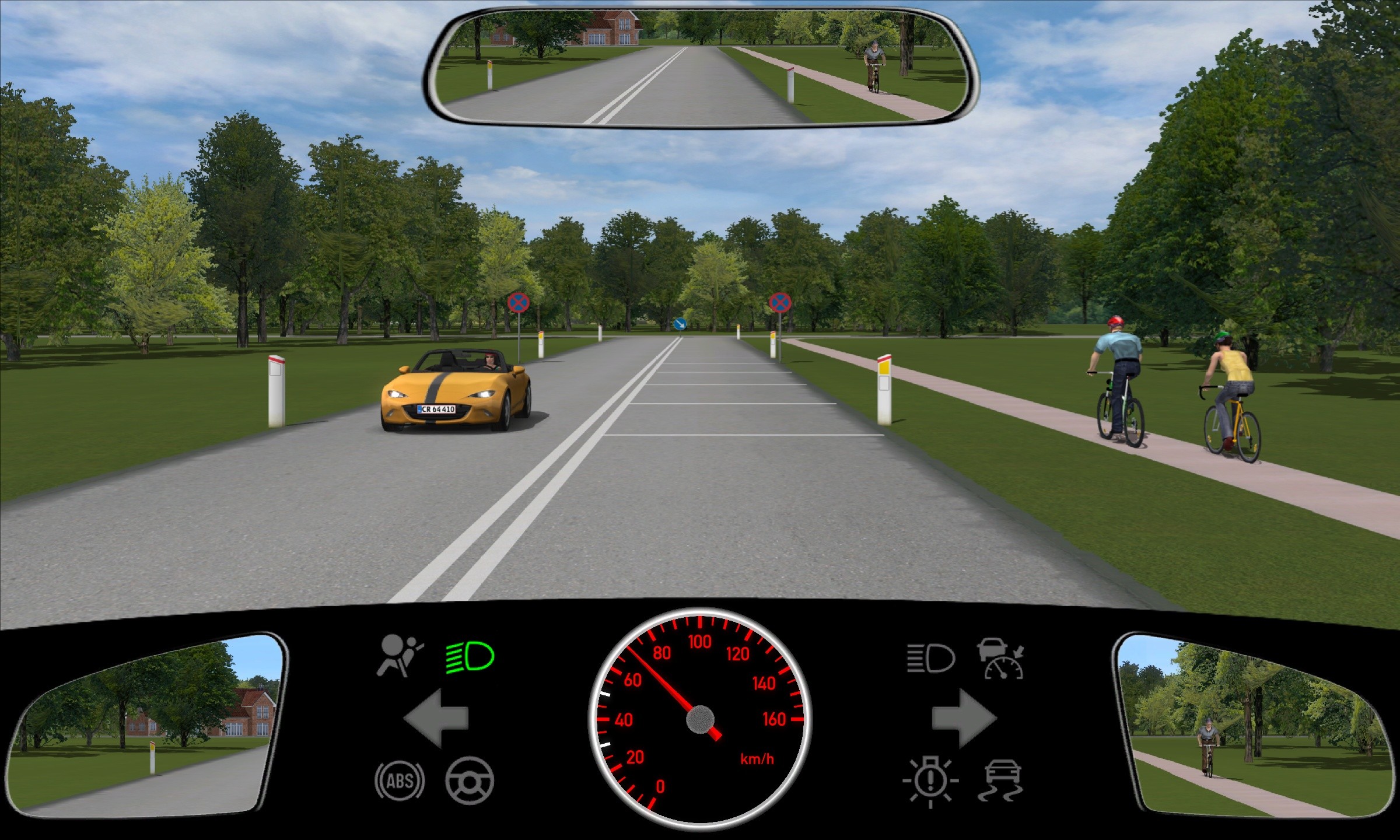Activate the right turn signal arrow
1400x840 pixels.
(964, 719)
